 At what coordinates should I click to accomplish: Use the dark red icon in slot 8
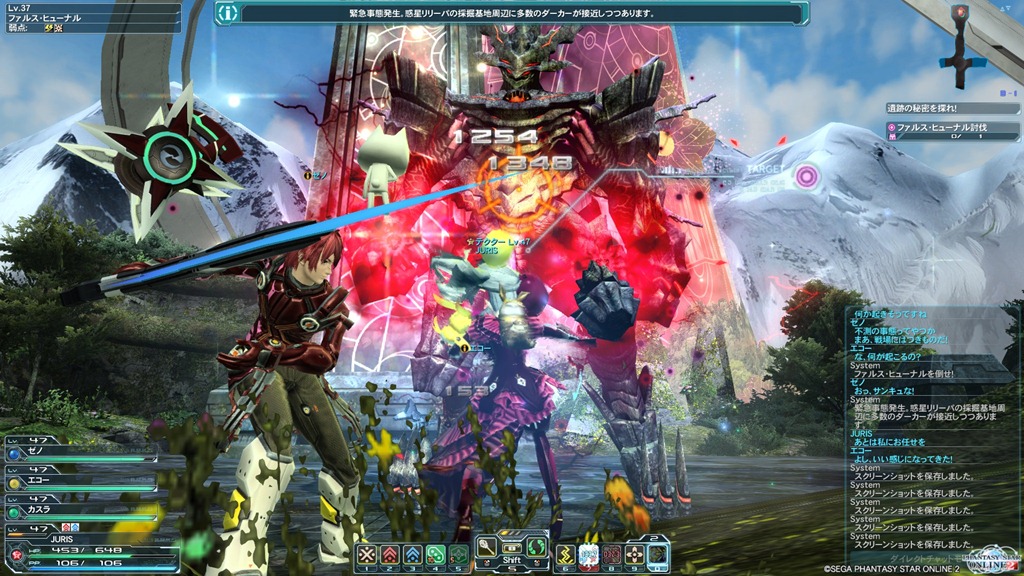pyautogui.click(x=612, y=555)
